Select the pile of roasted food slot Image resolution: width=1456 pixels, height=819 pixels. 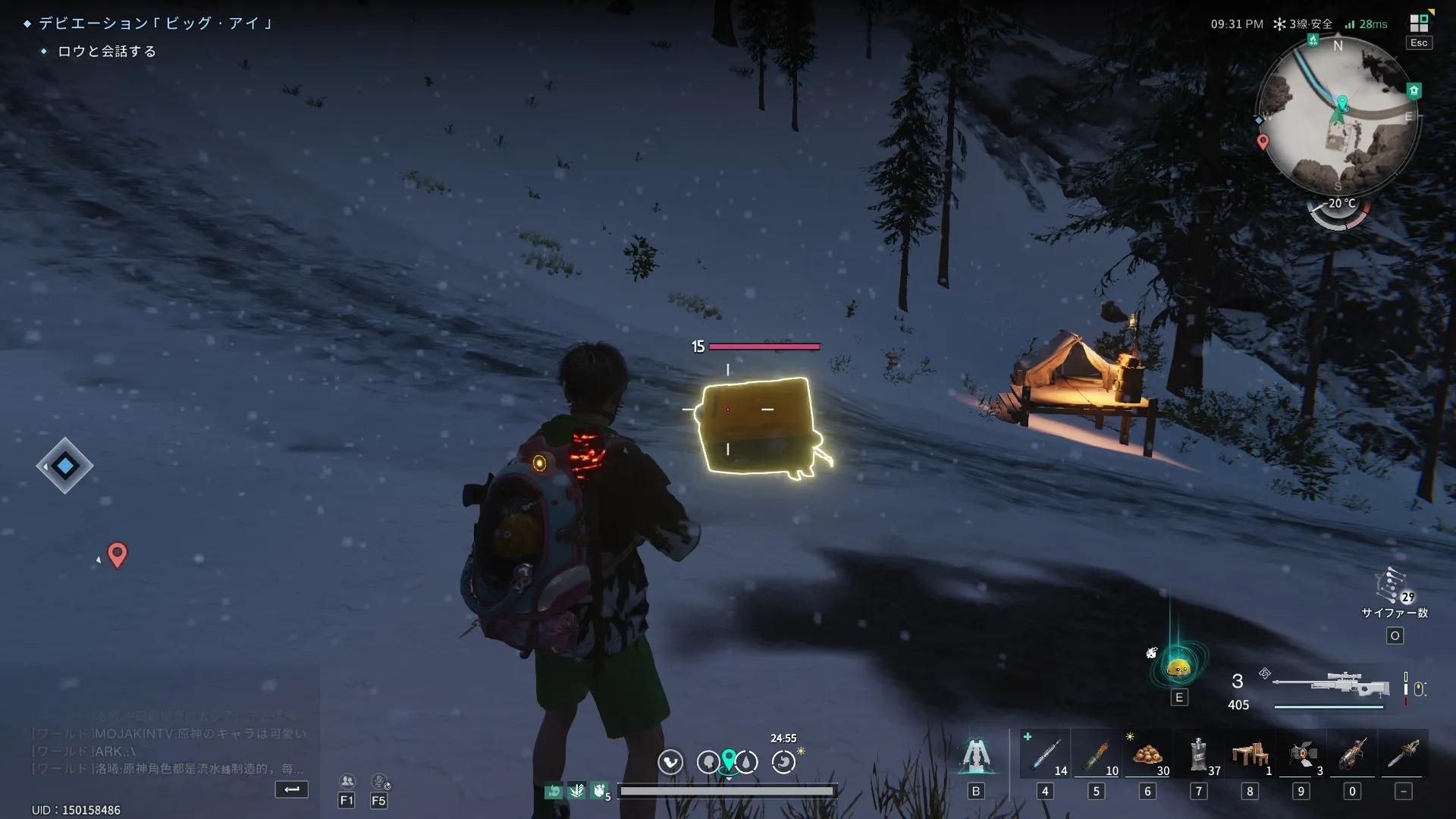[1148, 754]
